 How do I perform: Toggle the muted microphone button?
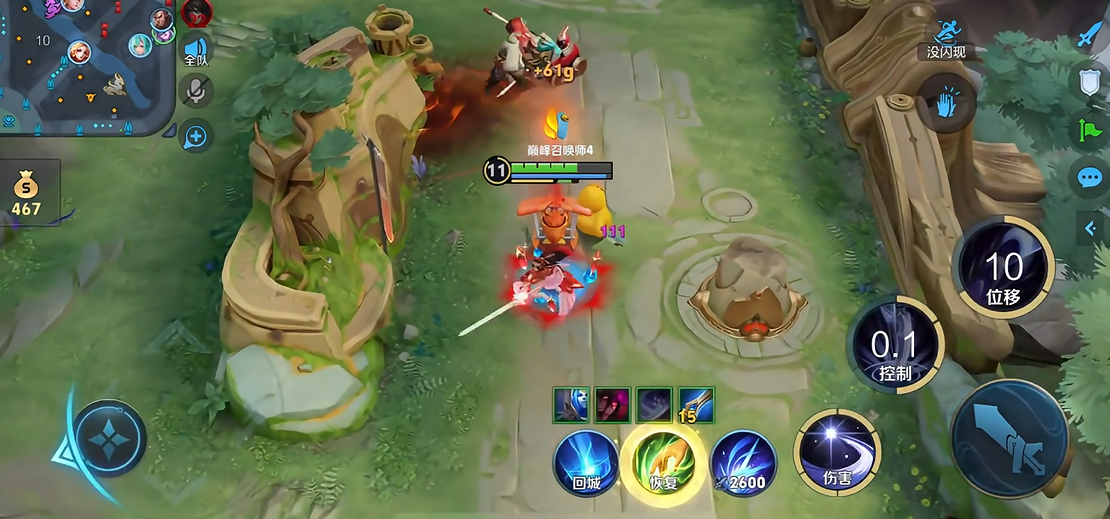[x=196, y=92]
